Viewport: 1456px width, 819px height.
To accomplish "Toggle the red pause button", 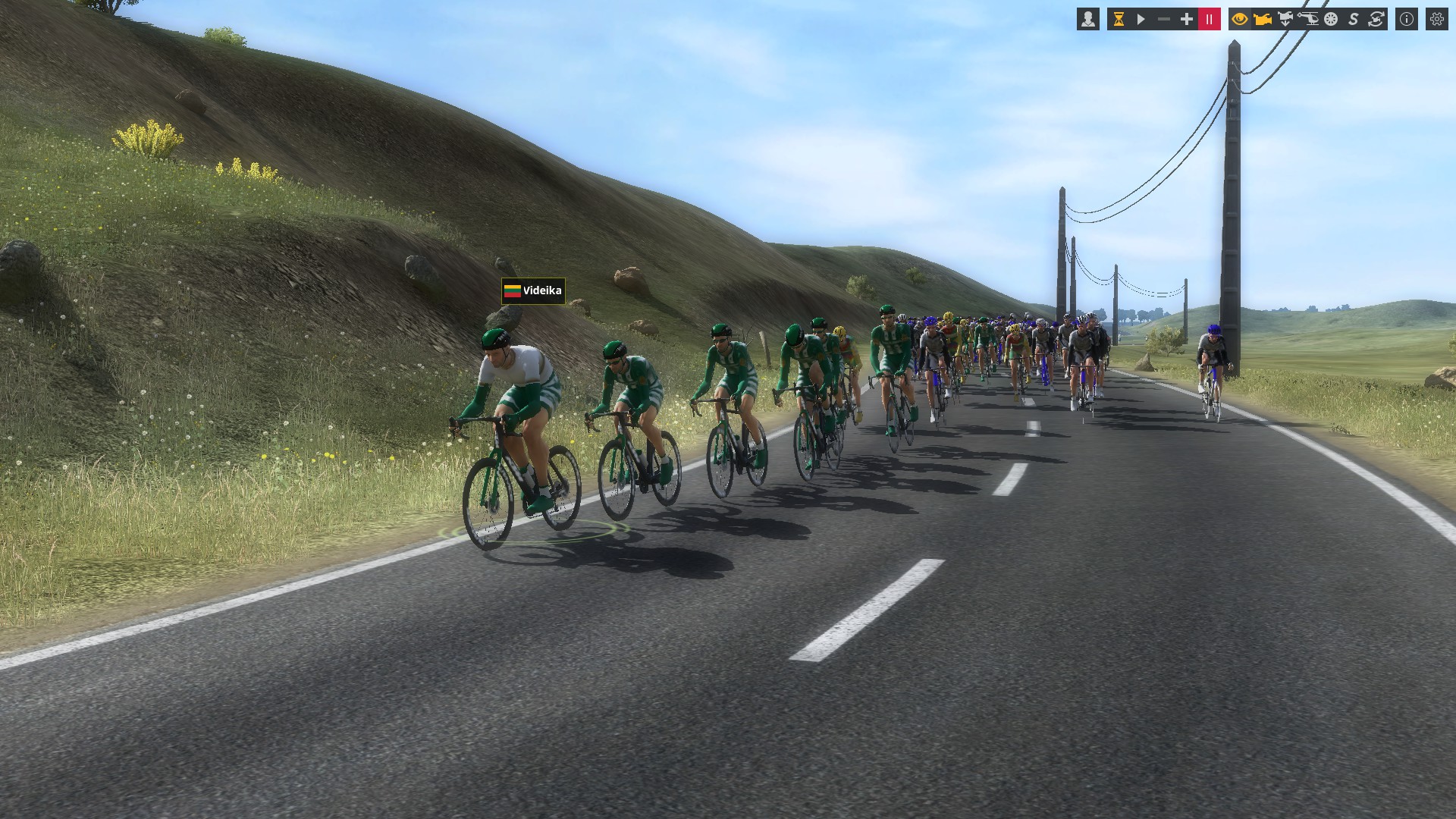I will tap(1210, 20).
